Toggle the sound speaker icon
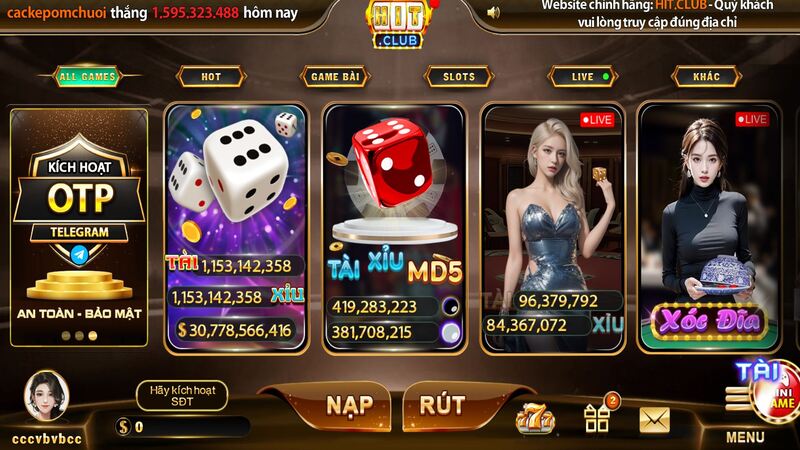The width and height of the screenshot is (800, 450). pos(493,12)
